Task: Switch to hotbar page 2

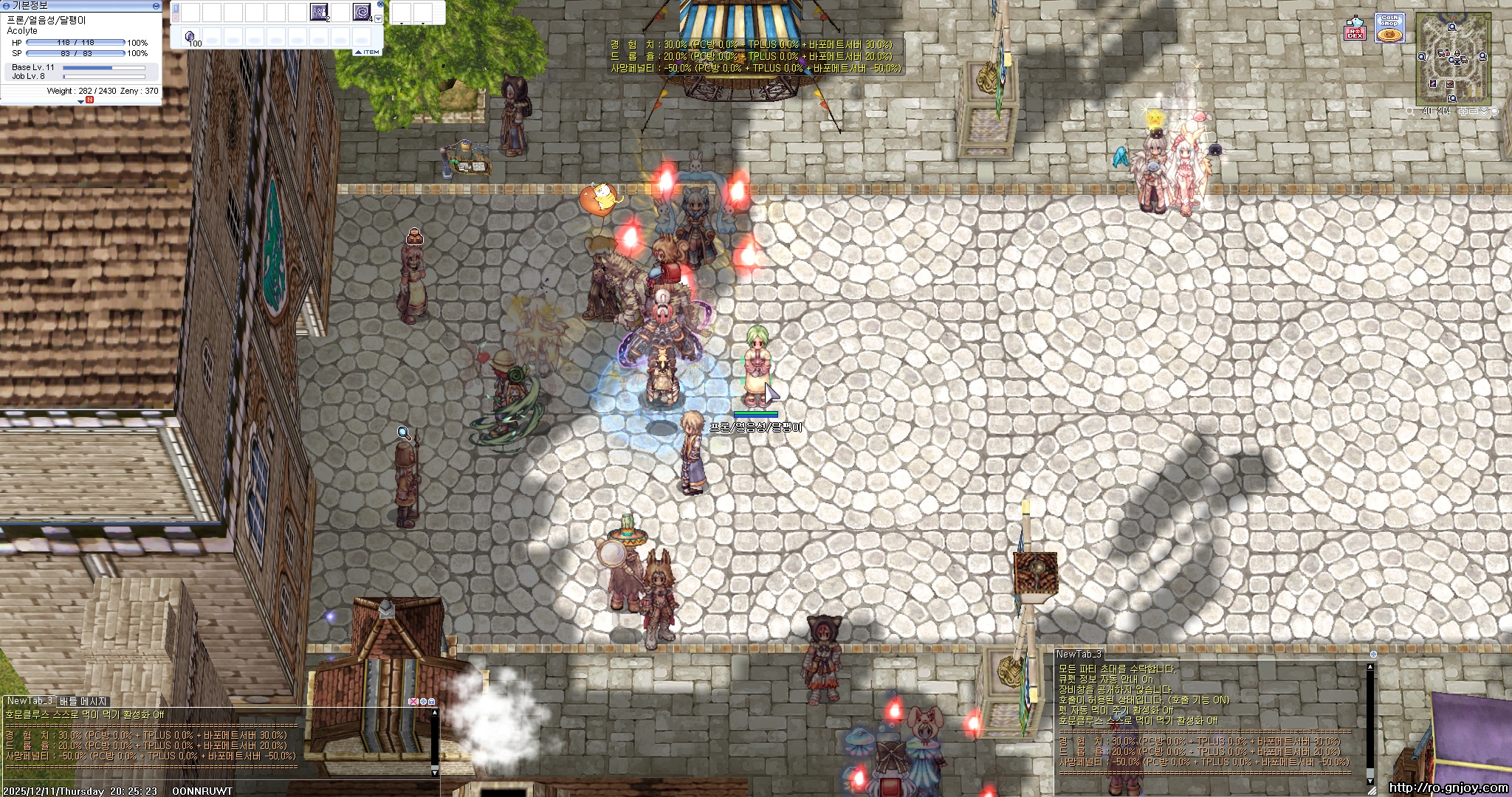Action: tap(176, 16)
